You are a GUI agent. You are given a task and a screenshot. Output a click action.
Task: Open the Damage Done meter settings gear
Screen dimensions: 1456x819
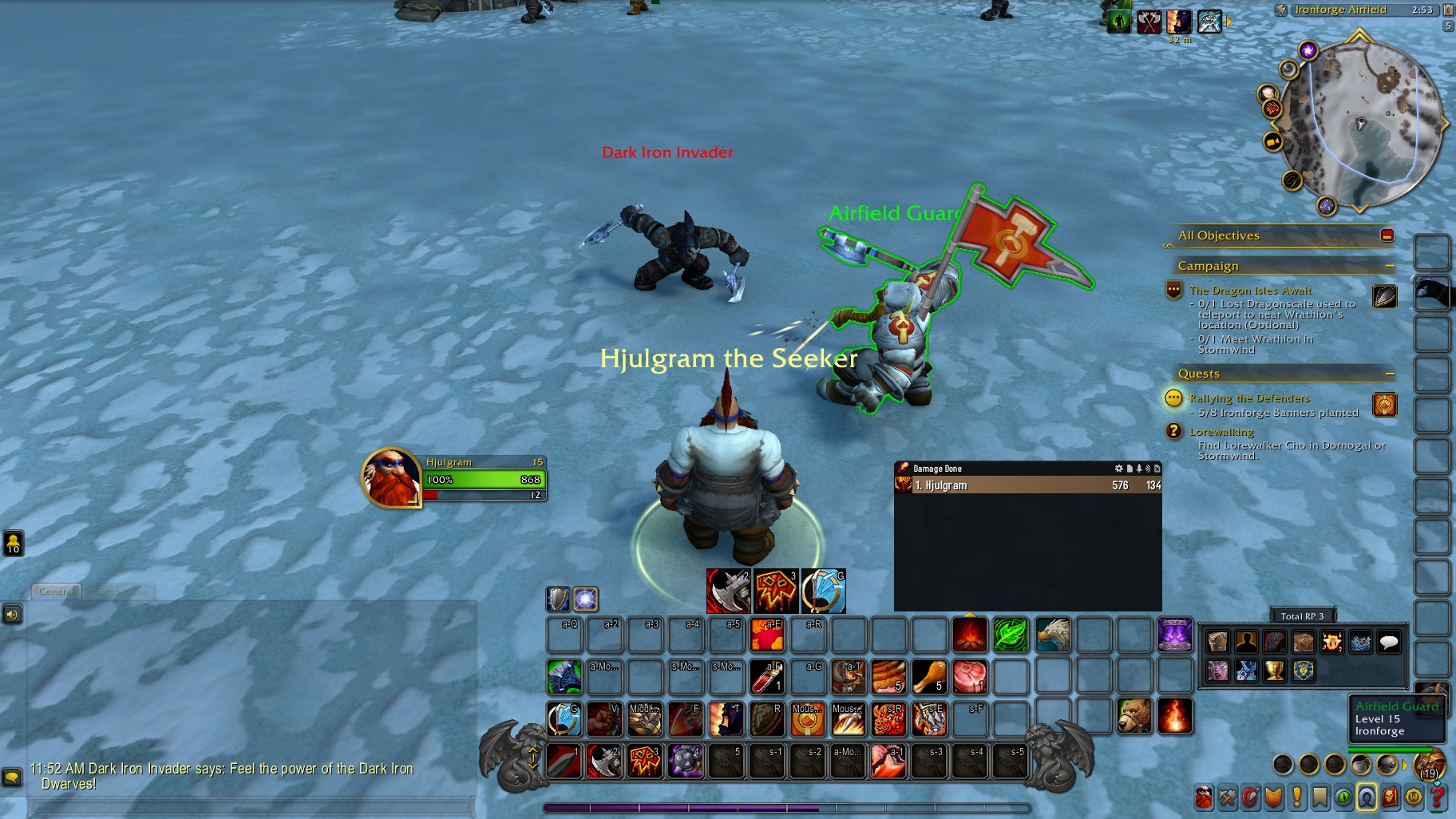coord(1118,469)
